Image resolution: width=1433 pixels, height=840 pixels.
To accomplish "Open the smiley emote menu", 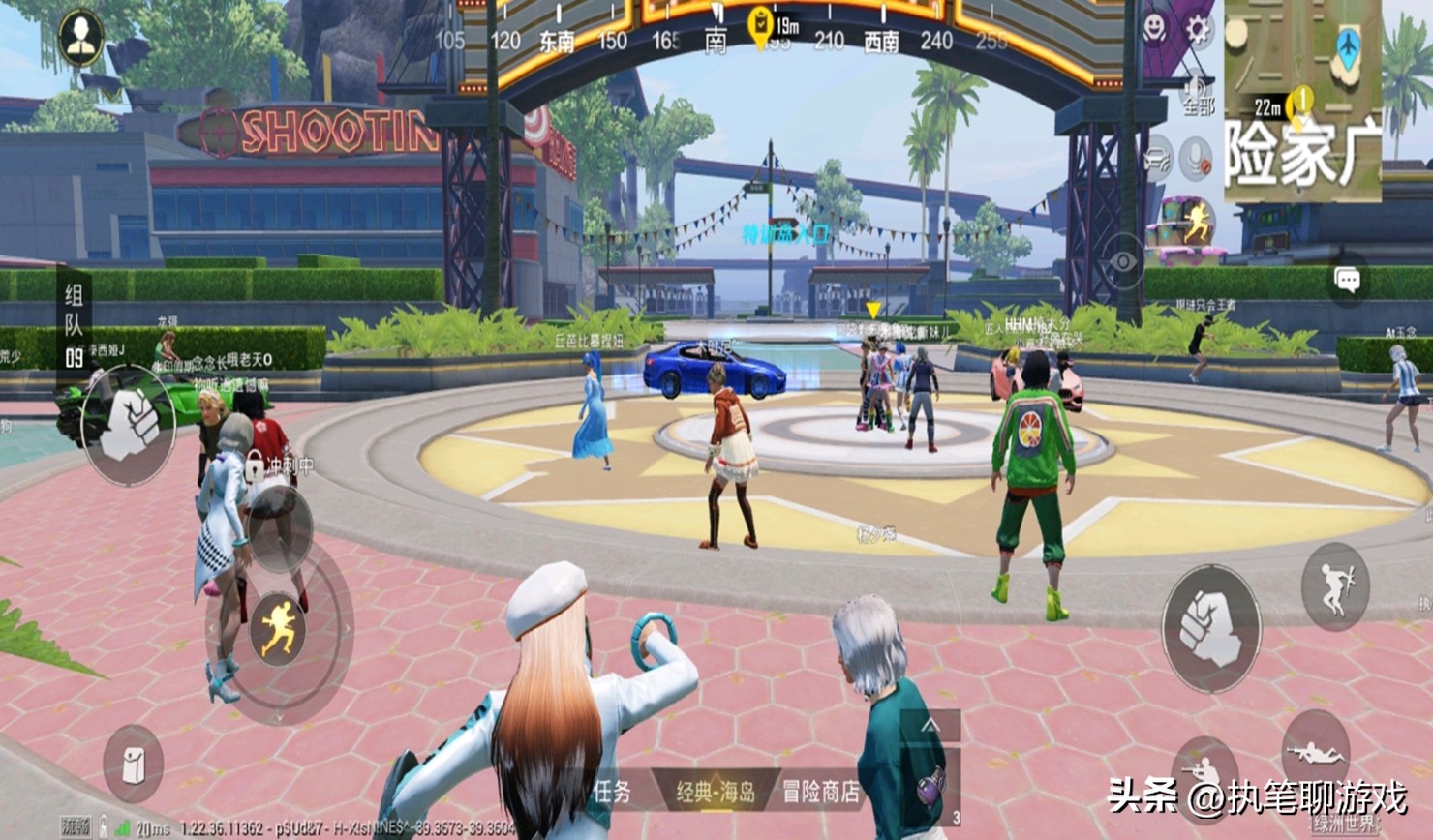I will click(x=1155, y=30).
